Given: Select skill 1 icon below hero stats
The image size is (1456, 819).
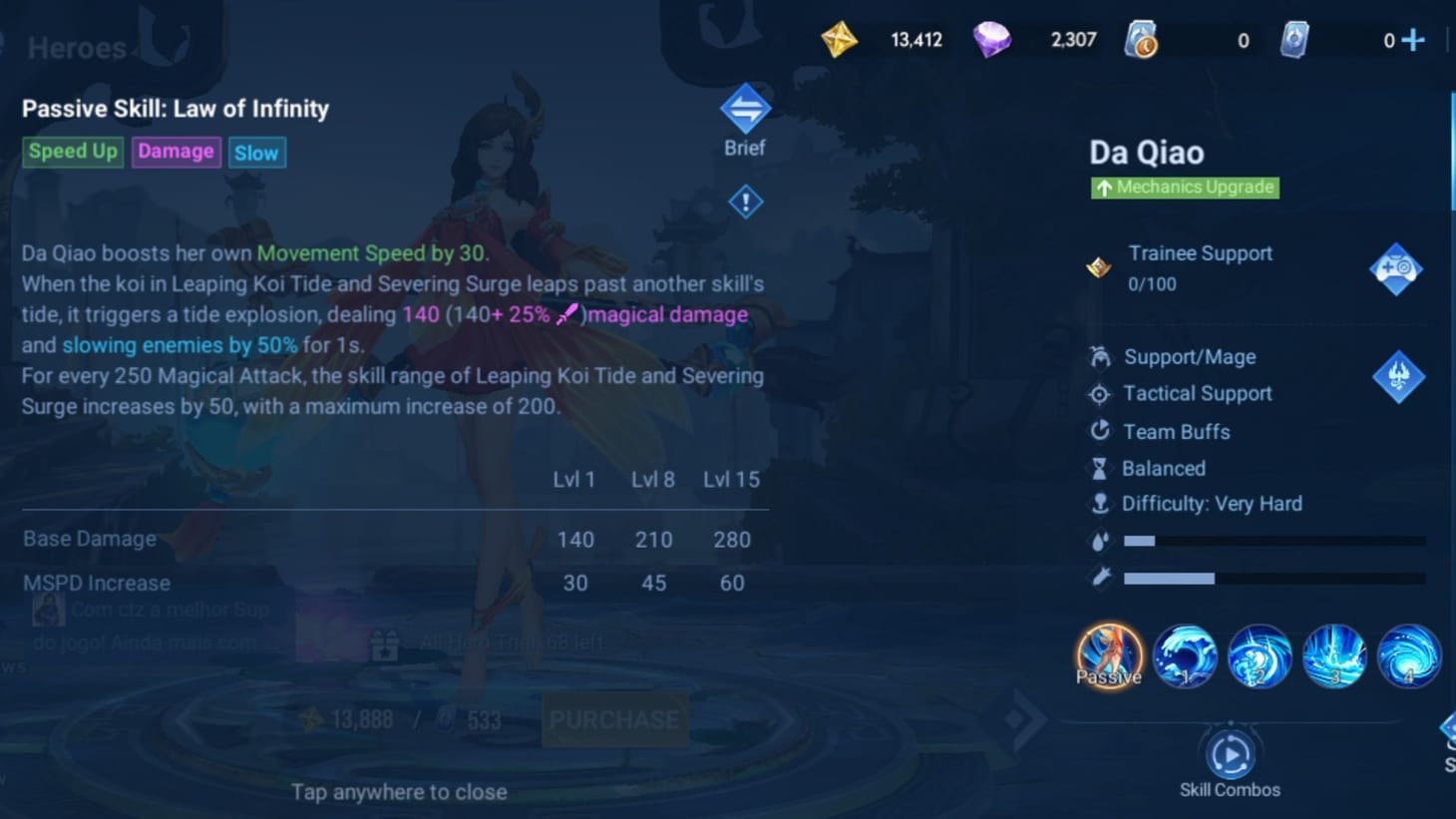Looking at the screenshot, I should (1185, 655).
